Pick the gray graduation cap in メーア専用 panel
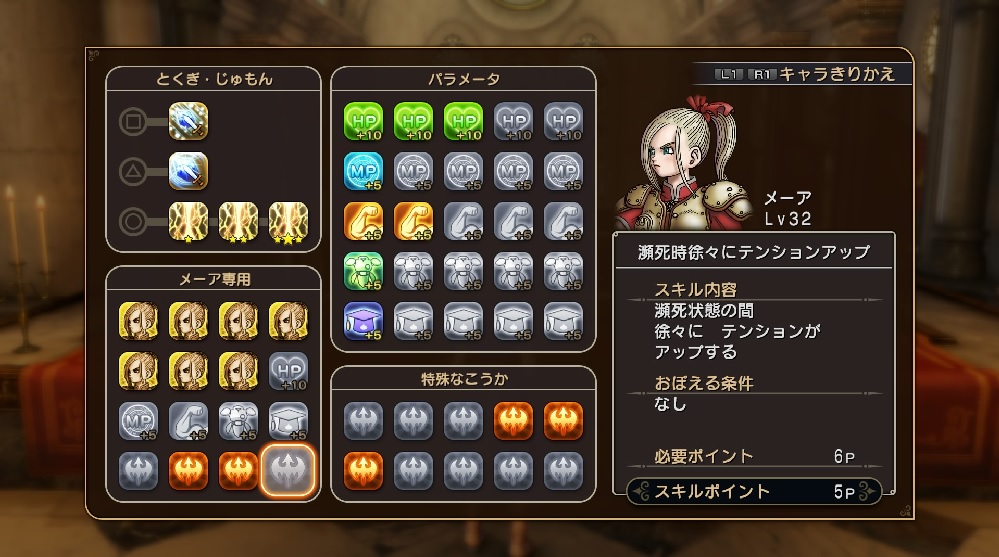Screen dimensions: 999x557 288,421
